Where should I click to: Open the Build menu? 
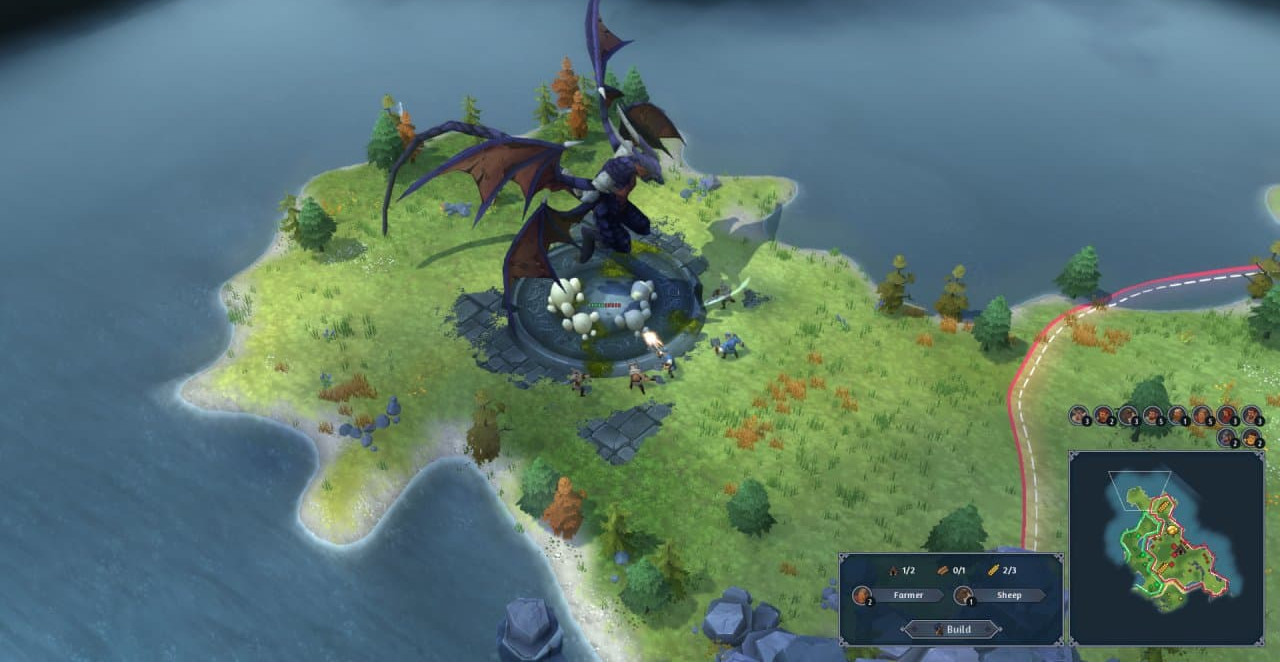951,629
